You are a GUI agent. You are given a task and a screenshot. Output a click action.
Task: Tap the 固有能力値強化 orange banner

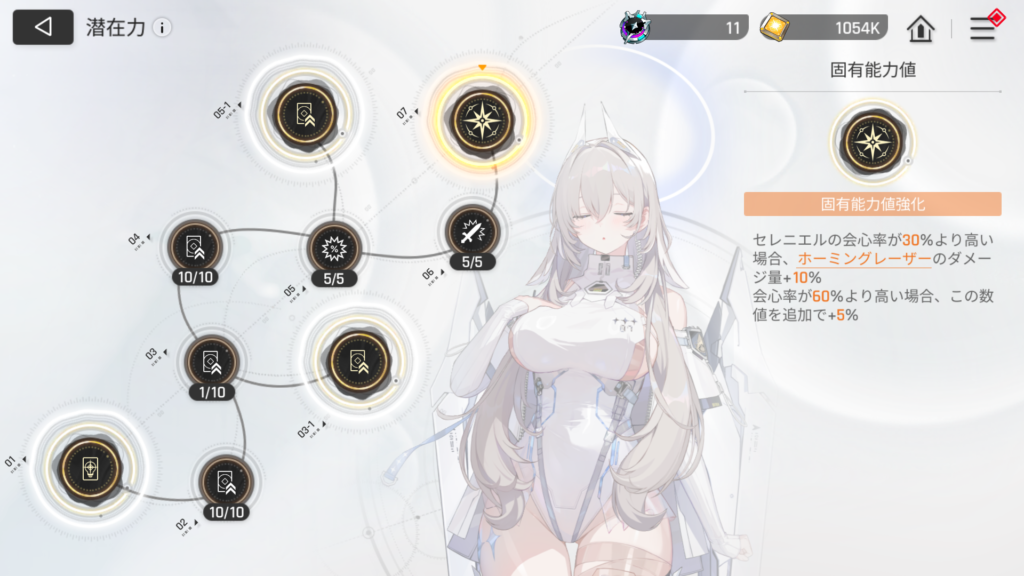tap(872, 204)
